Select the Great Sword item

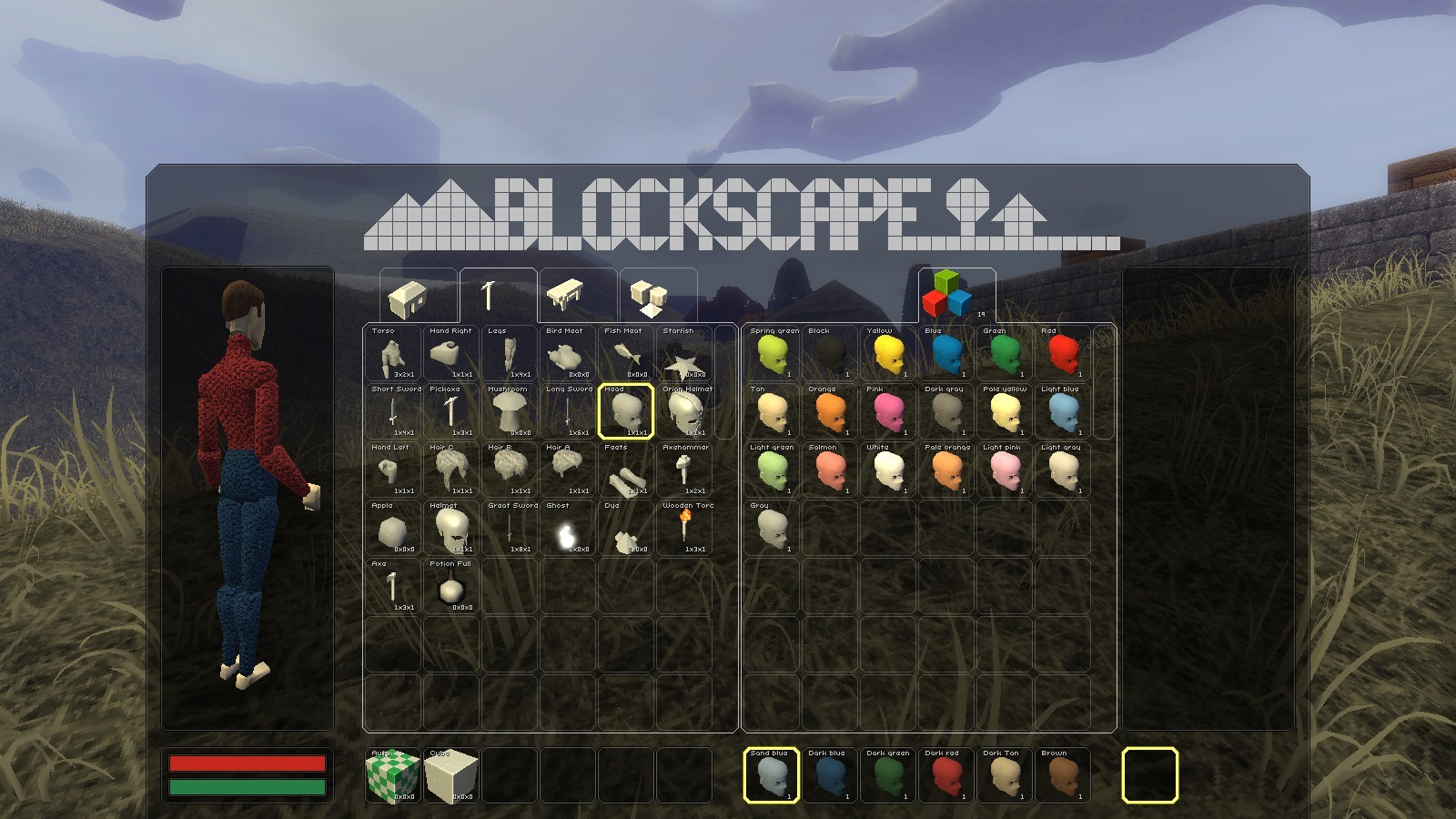[510, 530]
